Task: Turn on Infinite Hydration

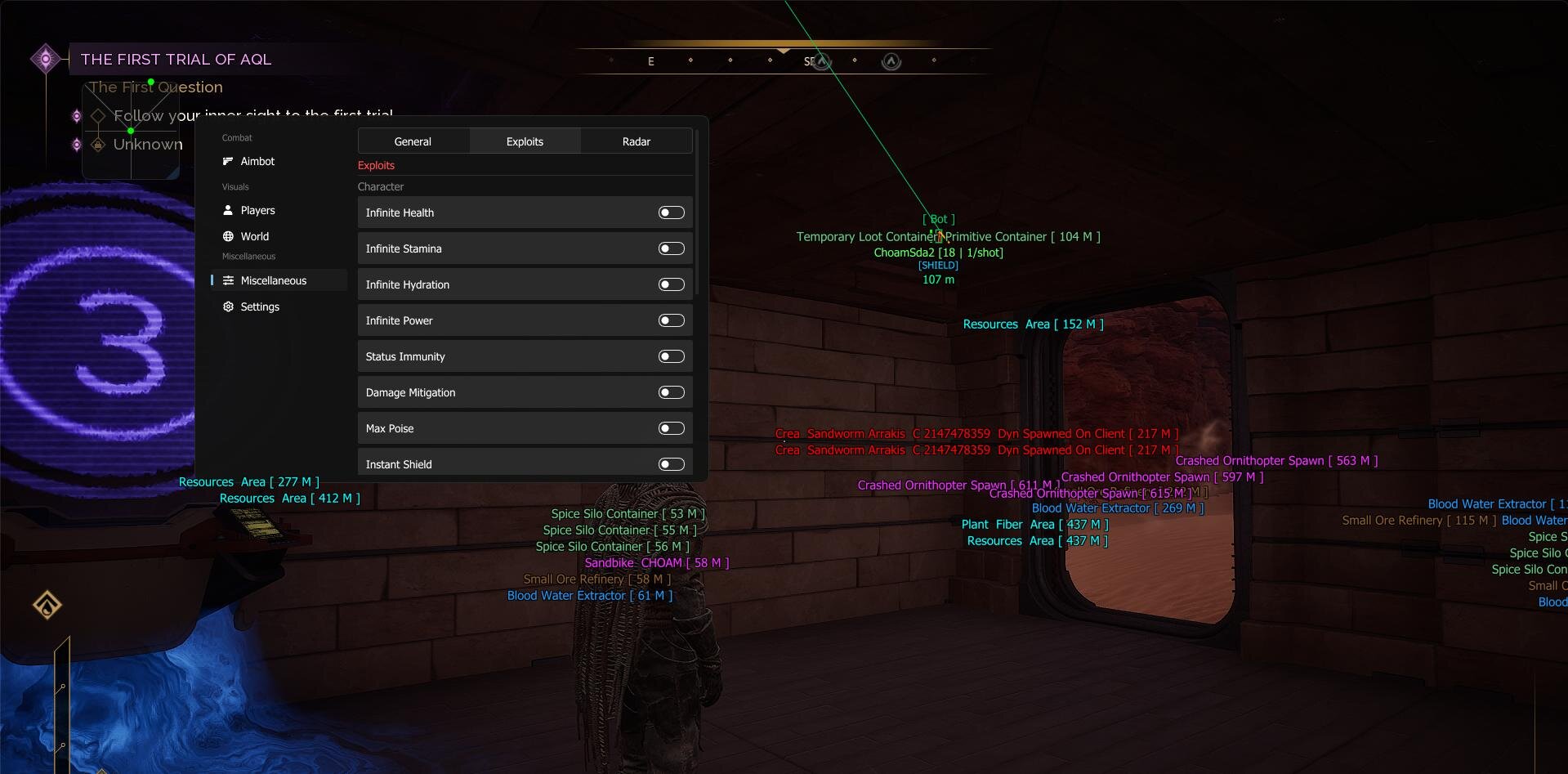Action: 671,284
